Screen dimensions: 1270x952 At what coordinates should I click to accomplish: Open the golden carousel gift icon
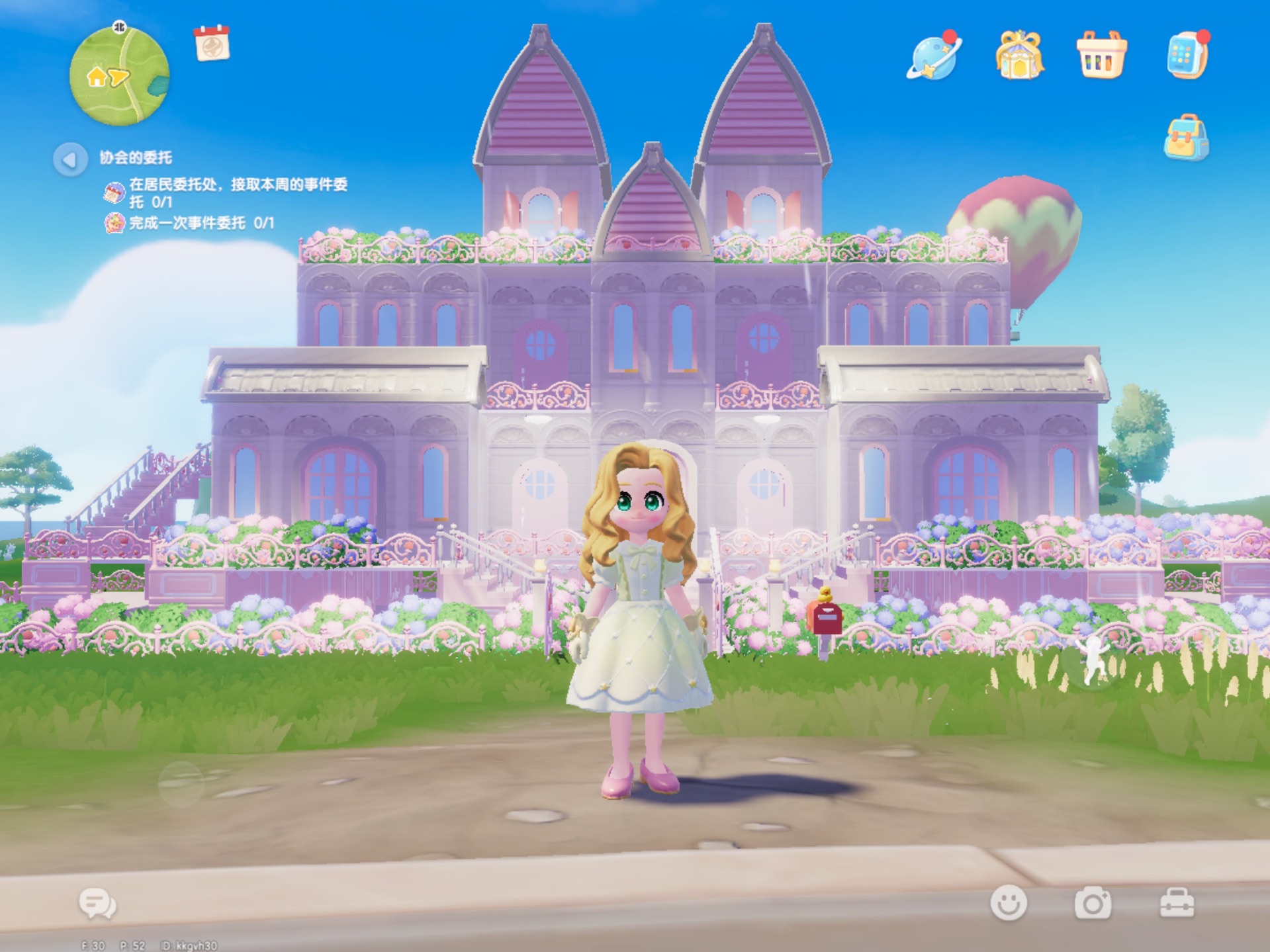(1019, 56)
